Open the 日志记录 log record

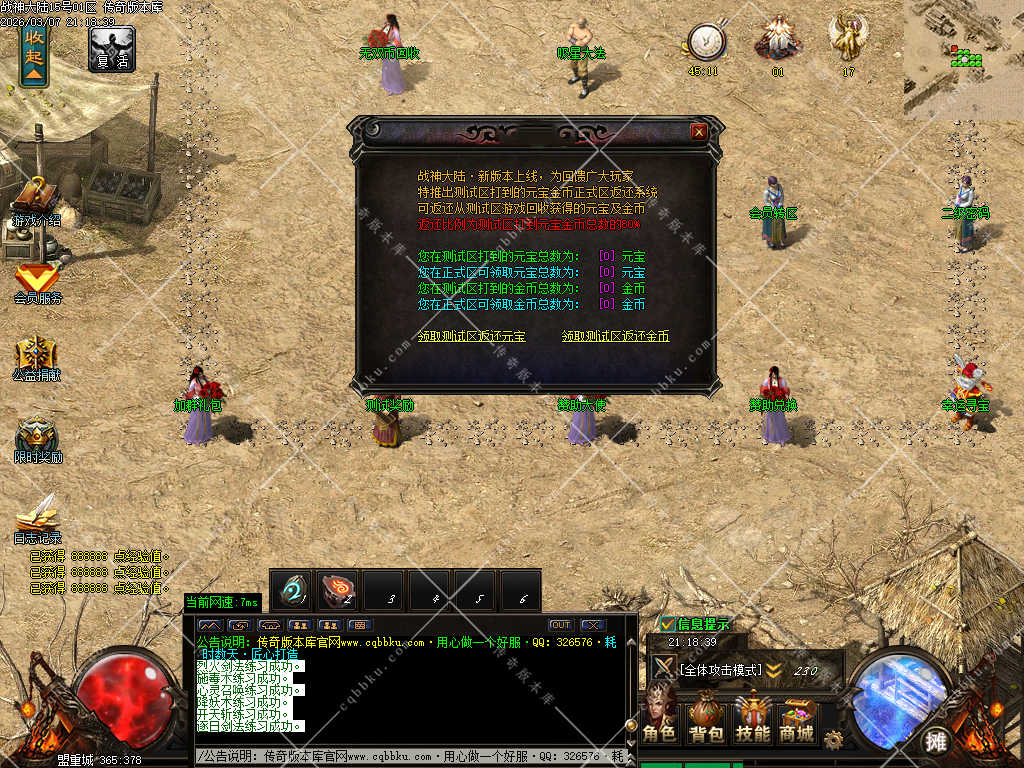[37, 516]
